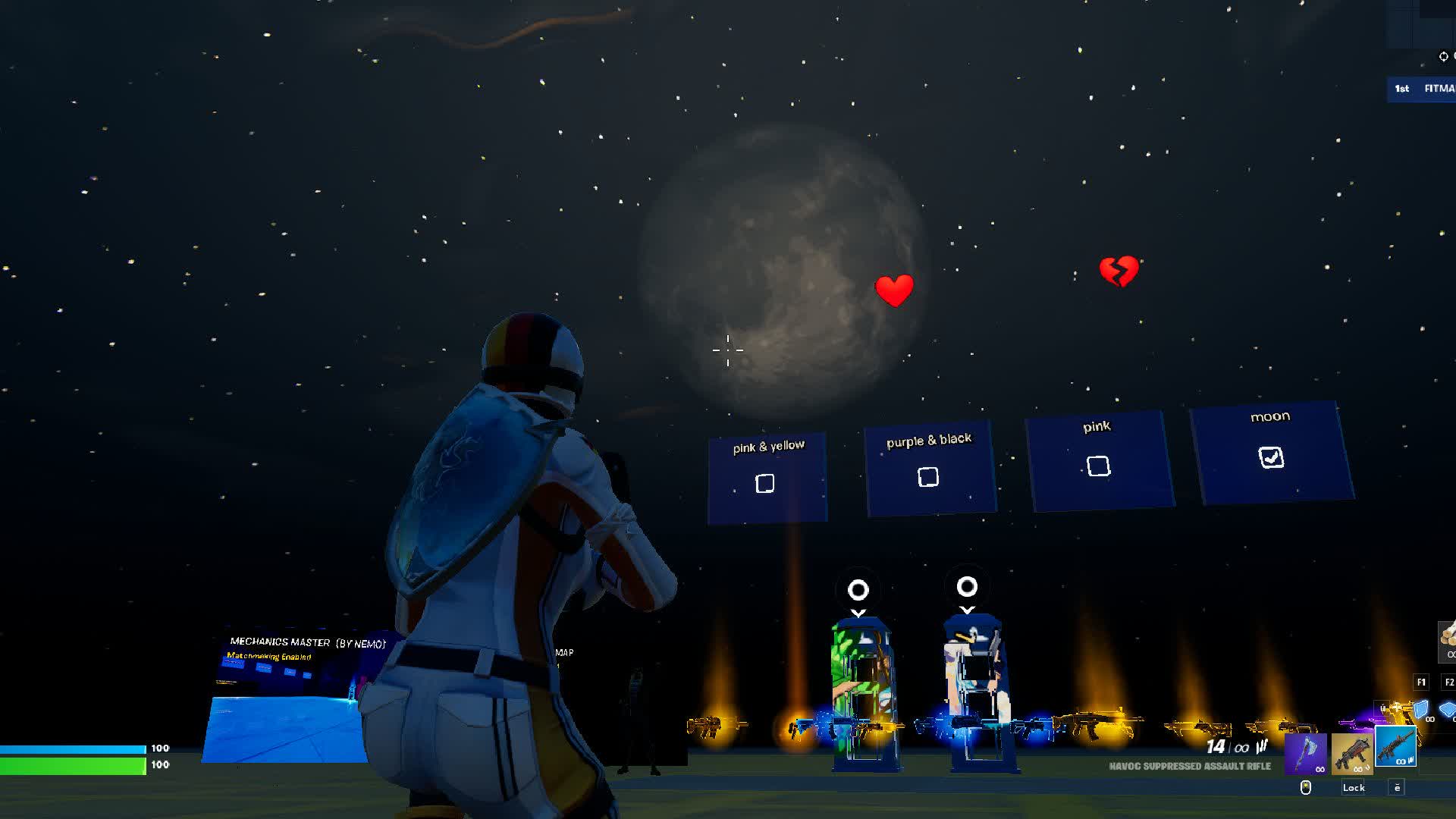Image resolution: width=1456 pixels, height=819 pixels.
Task: Choose the blue wall building piece
Action: click(x=1420, y=711)
